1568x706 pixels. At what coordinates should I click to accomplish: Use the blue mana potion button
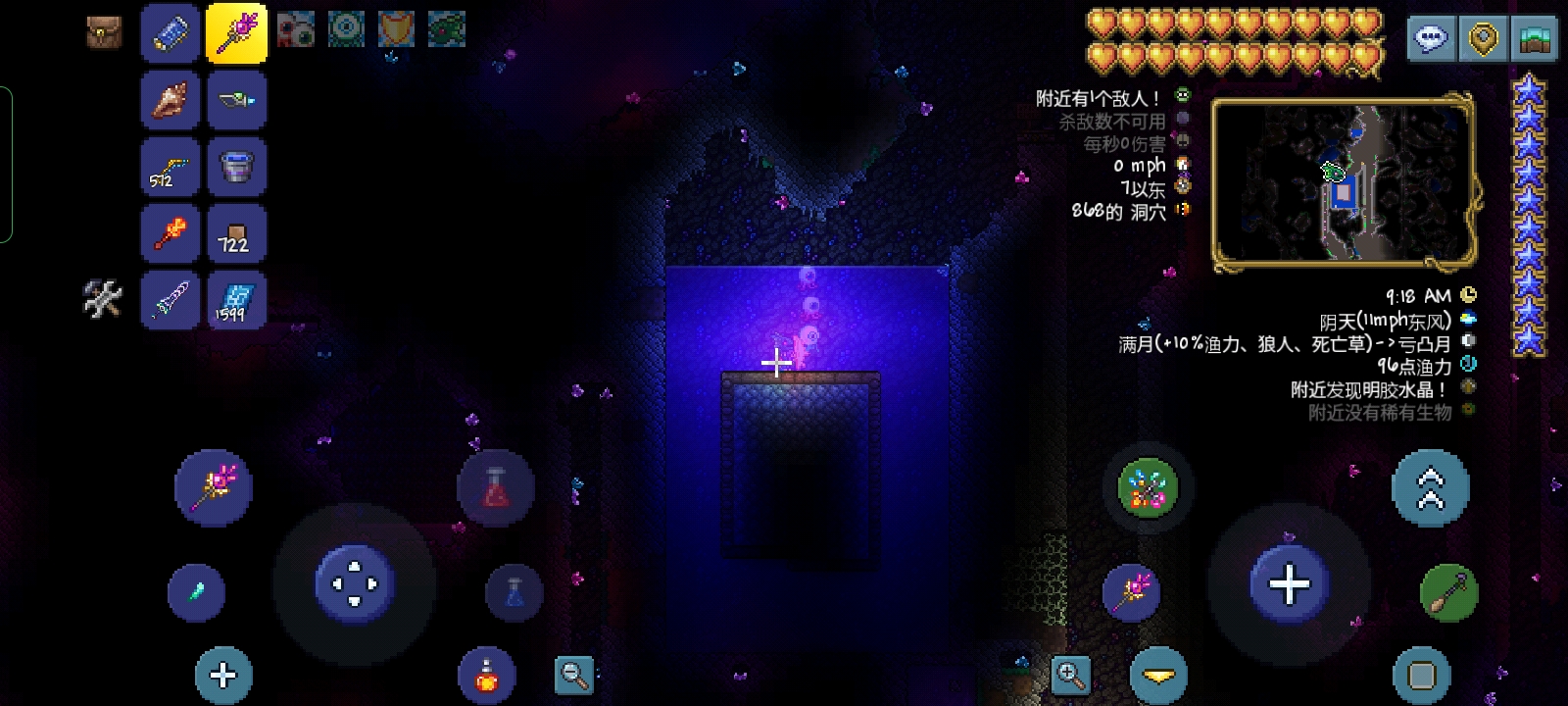pos(514,591)
